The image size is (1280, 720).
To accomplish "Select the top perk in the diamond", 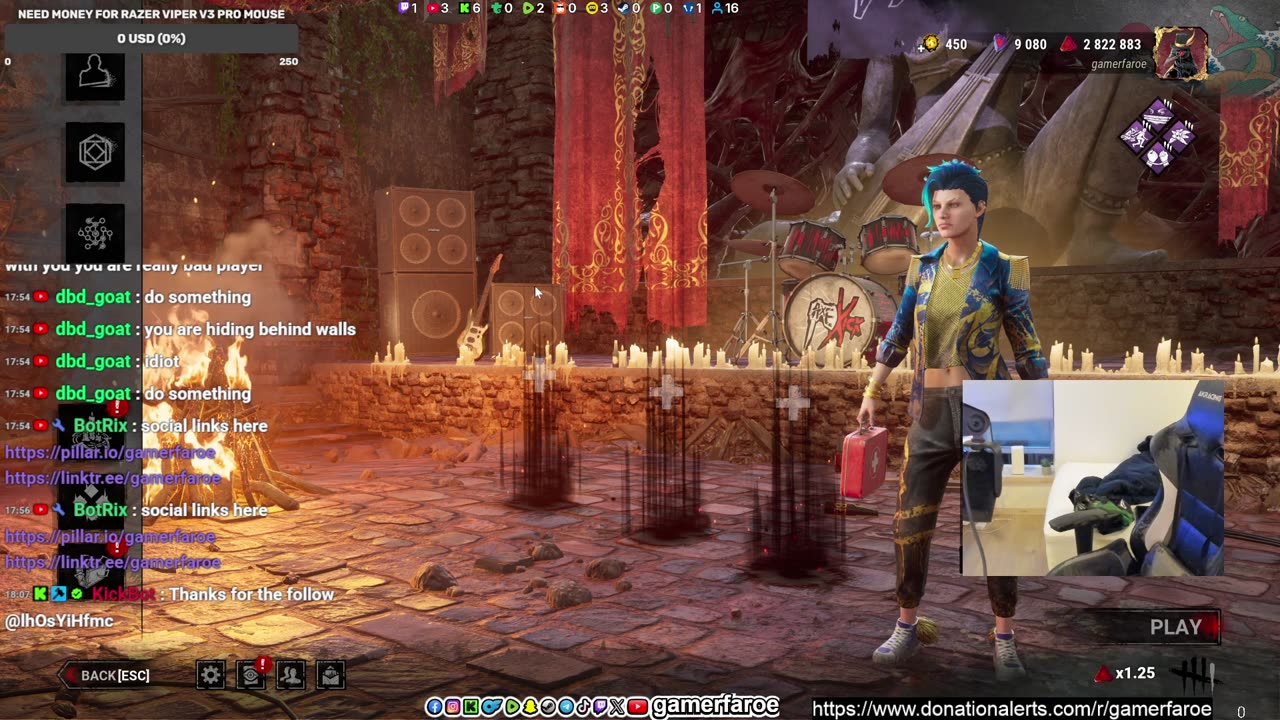I will click(x=1158, y=114).
